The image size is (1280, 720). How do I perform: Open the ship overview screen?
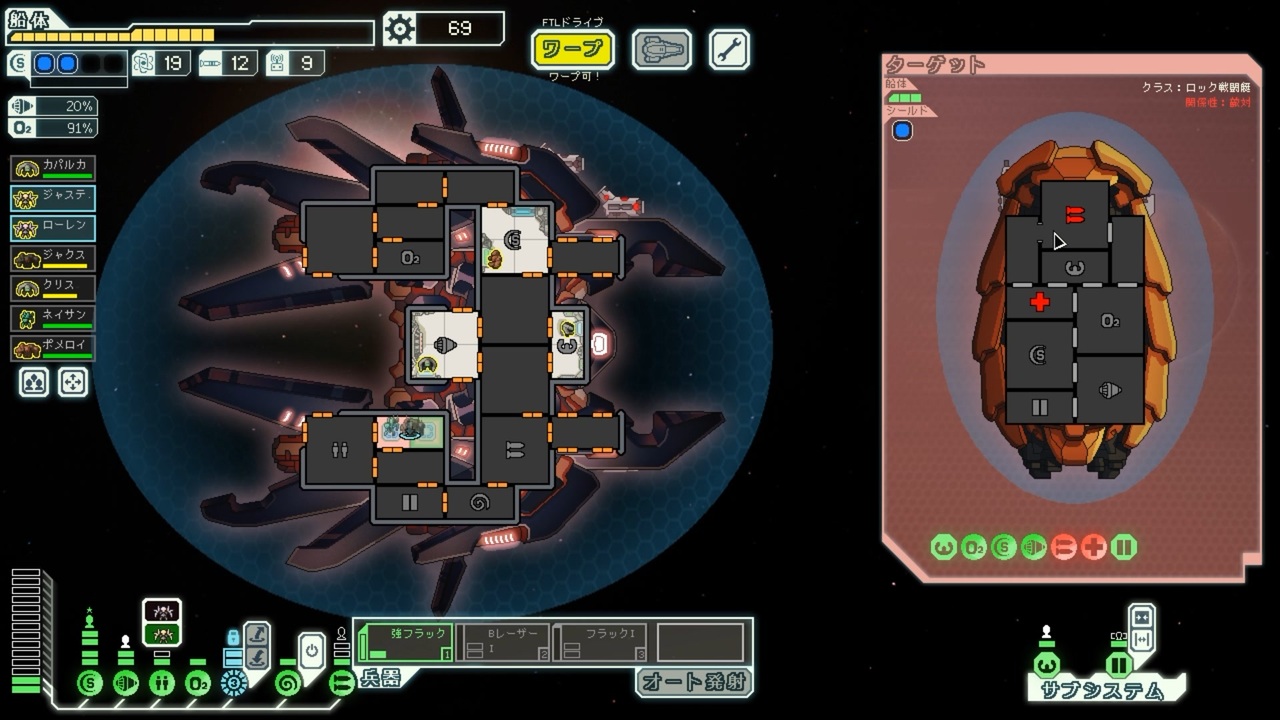click(x=662, y=49)
